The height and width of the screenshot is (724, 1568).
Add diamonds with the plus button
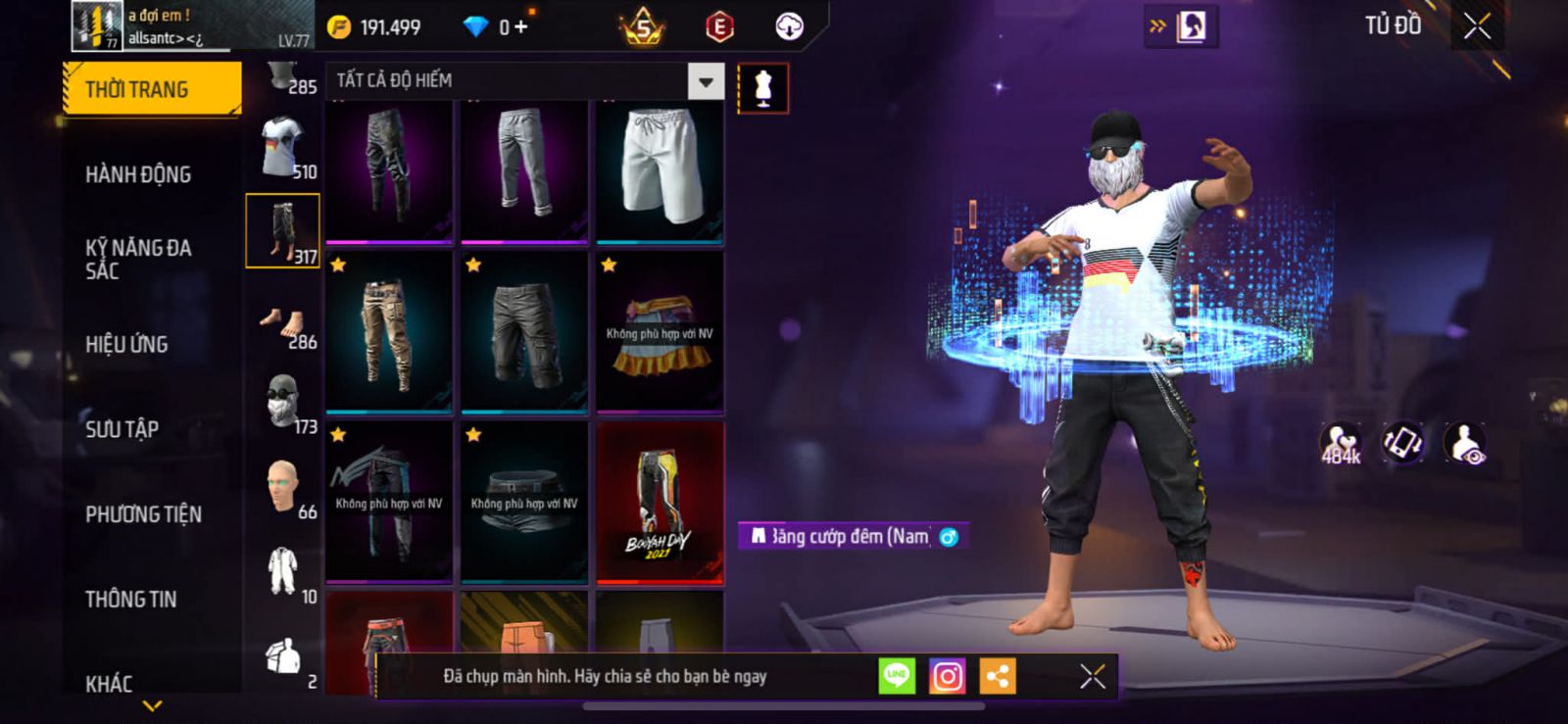coord(521,27)
